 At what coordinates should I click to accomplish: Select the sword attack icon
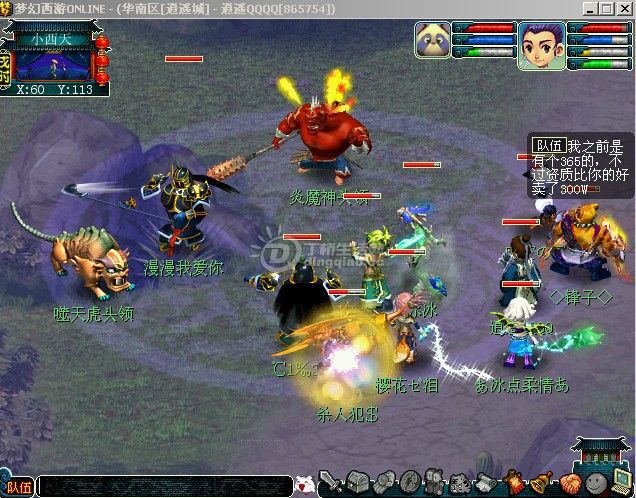pyautogui.click(x=329, y=482)
